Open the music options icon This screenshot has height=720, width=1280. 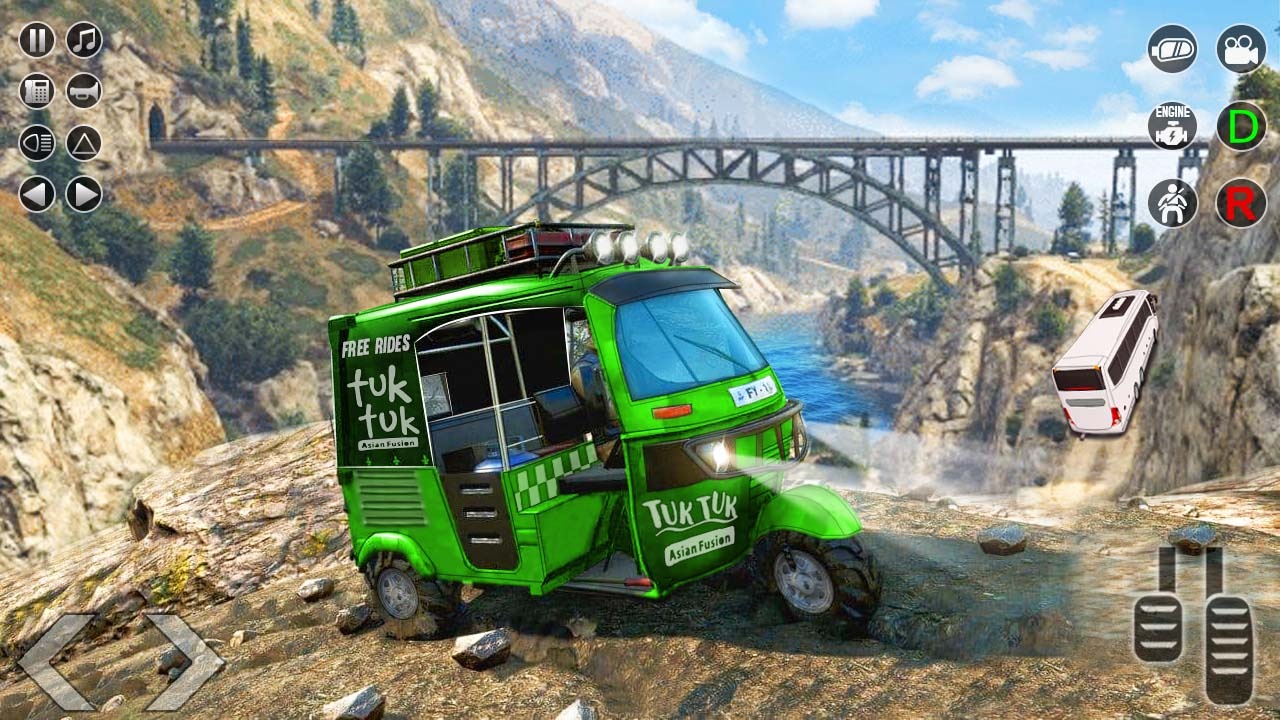tap(84, 42)
